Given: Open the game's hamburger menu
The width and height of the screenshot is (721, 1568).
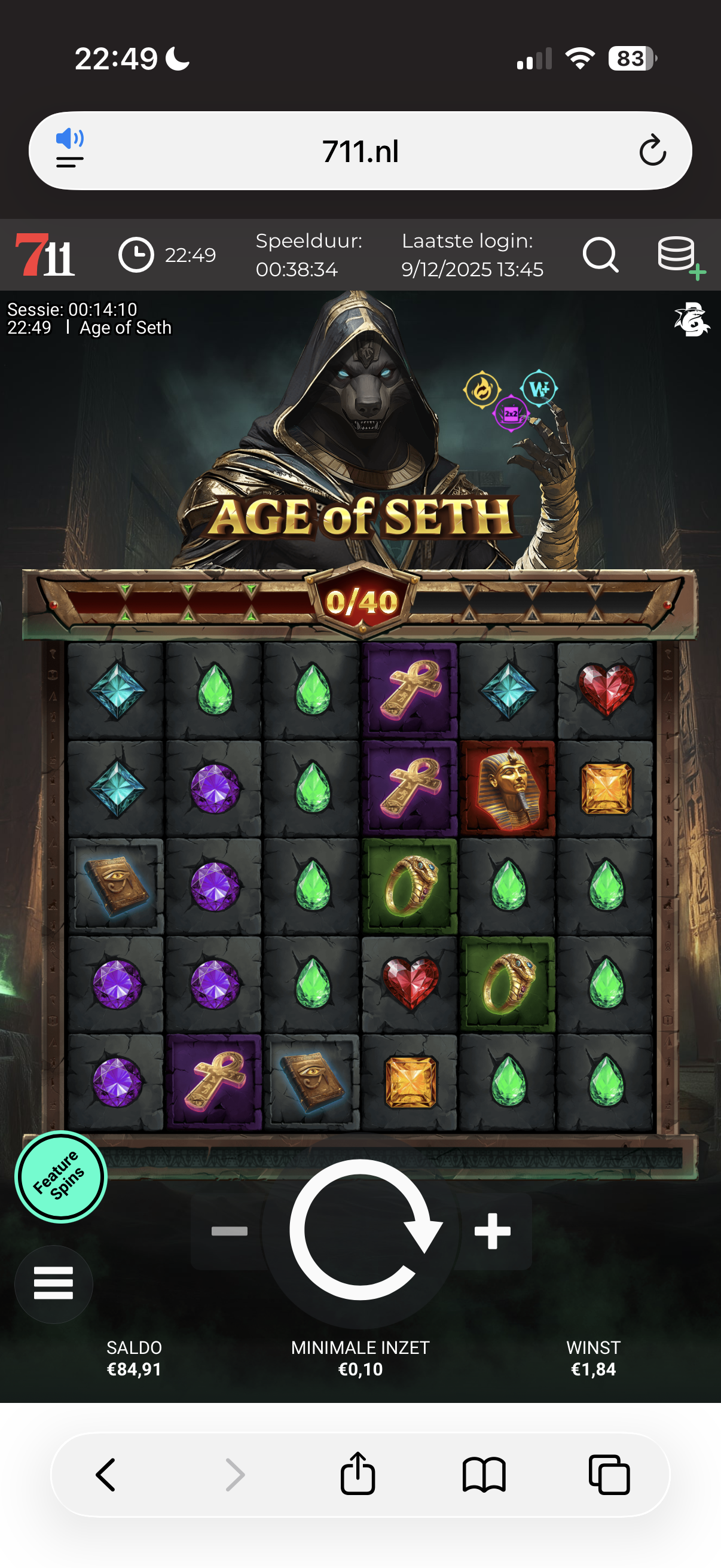Looking at the screenshot, I should coord(54,1283).
